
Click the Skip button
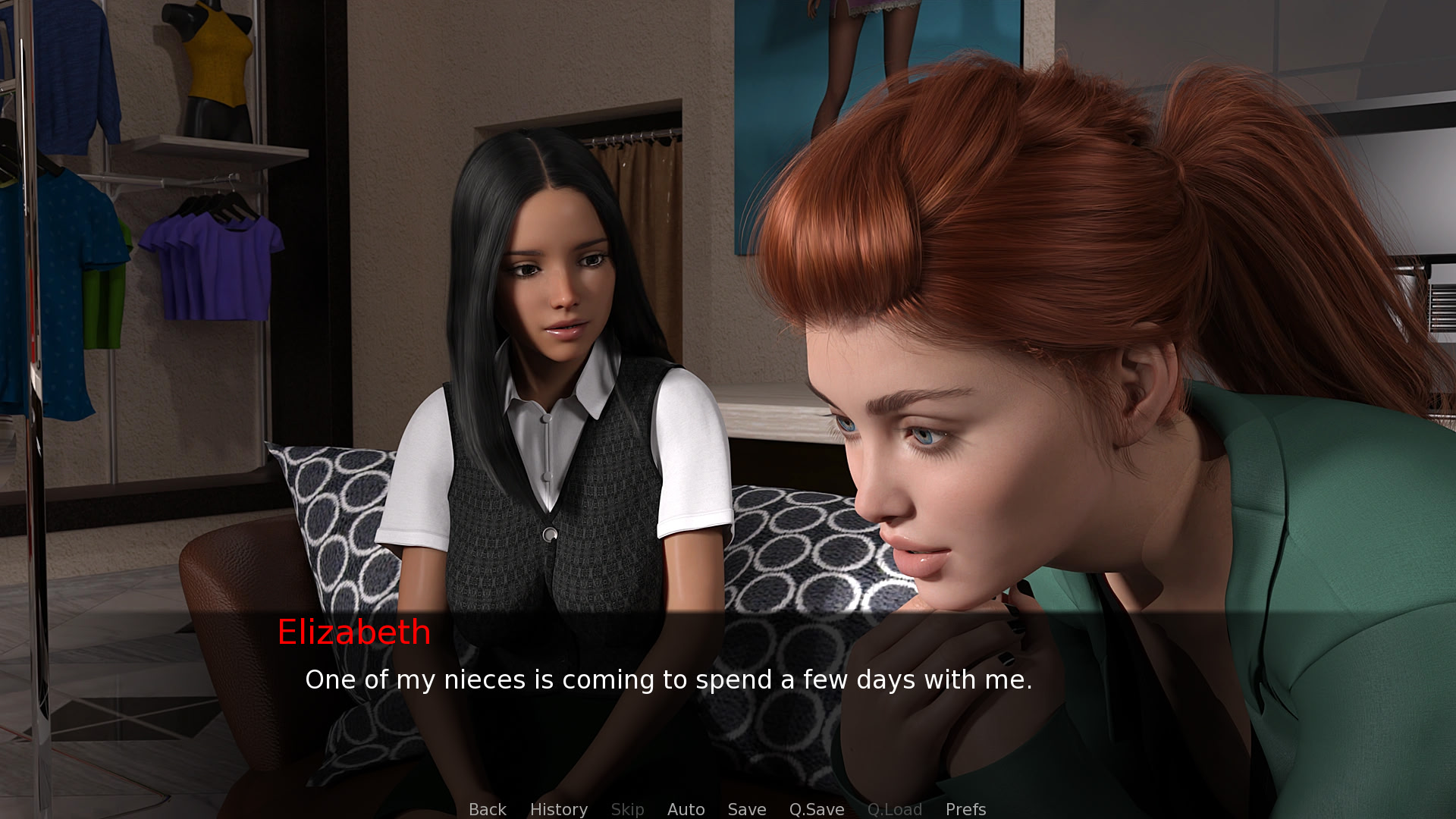(627, 809)
